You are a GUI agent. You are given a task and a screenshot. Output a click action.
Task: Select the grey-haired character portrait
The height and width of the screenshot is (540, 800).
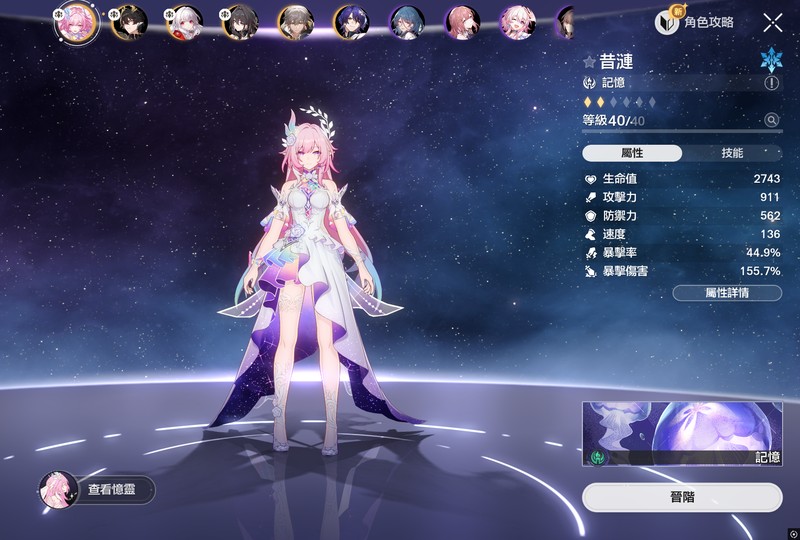pos(296,22)
